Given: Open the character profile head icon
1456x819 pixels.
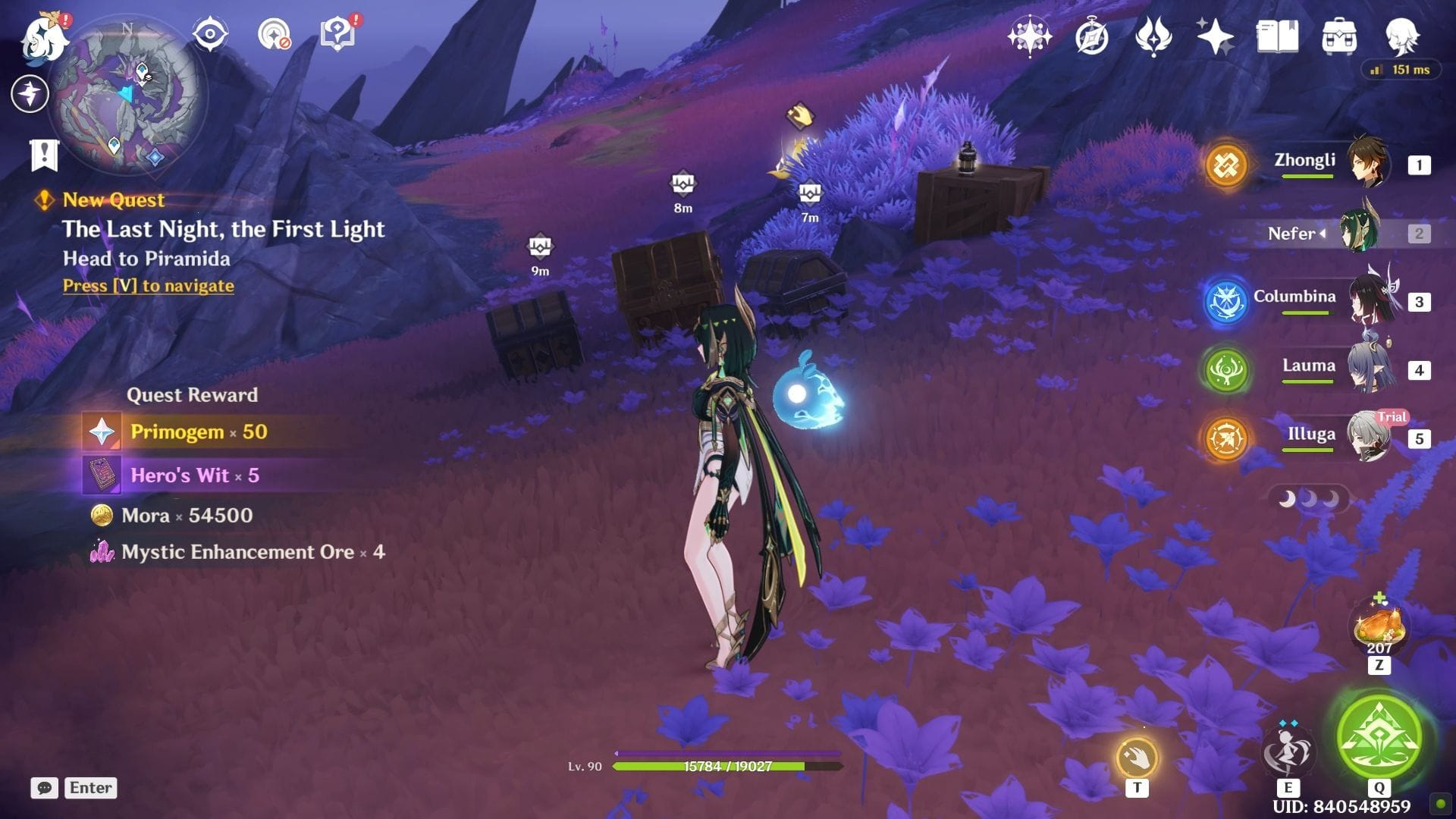Looking at the screenshot, I should point(1401,36).
